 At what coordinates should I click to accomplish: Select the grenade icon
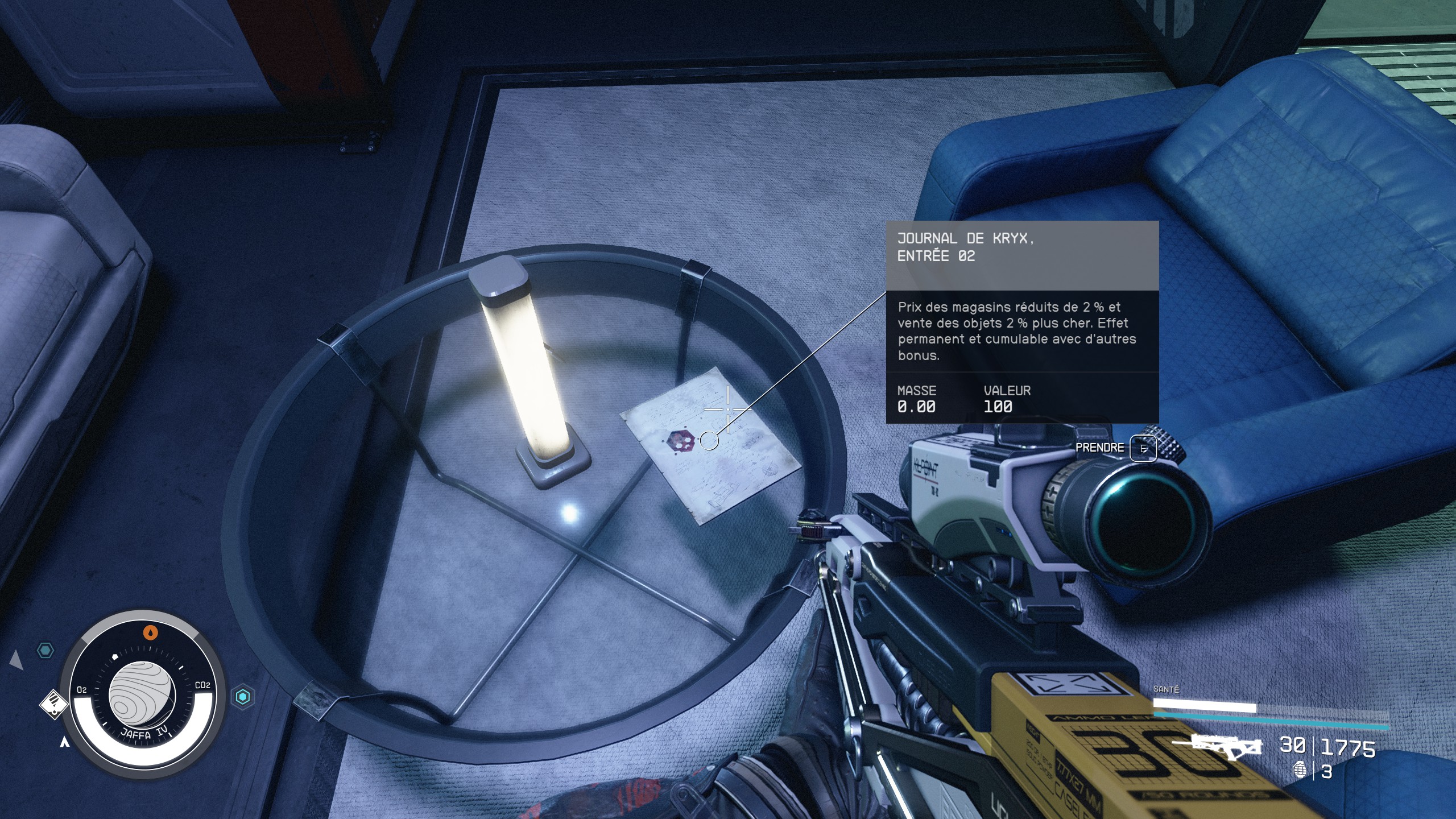pos(1299,771)
